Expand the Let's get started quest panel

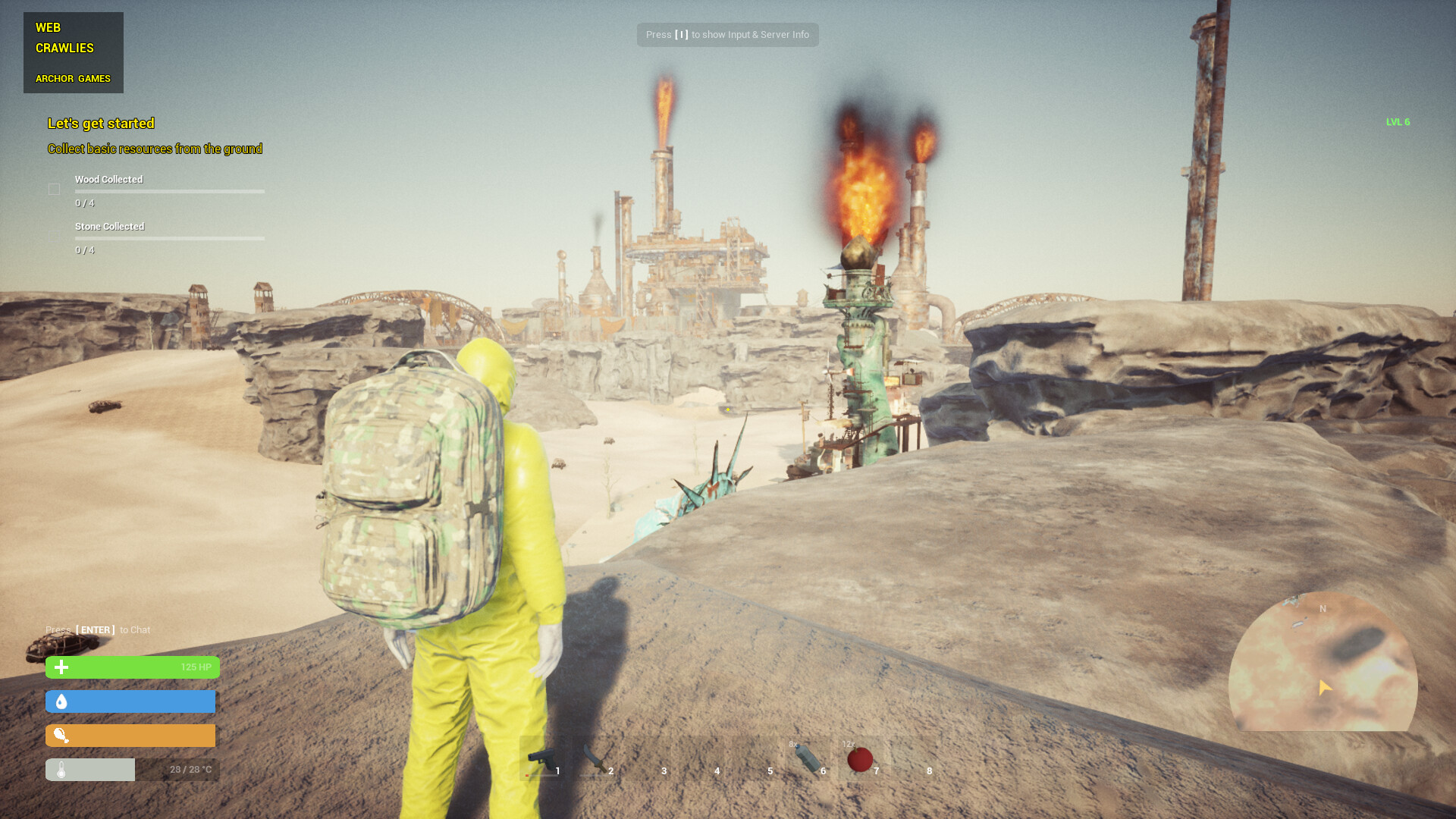pyautogui.click(x=101, y=123)
